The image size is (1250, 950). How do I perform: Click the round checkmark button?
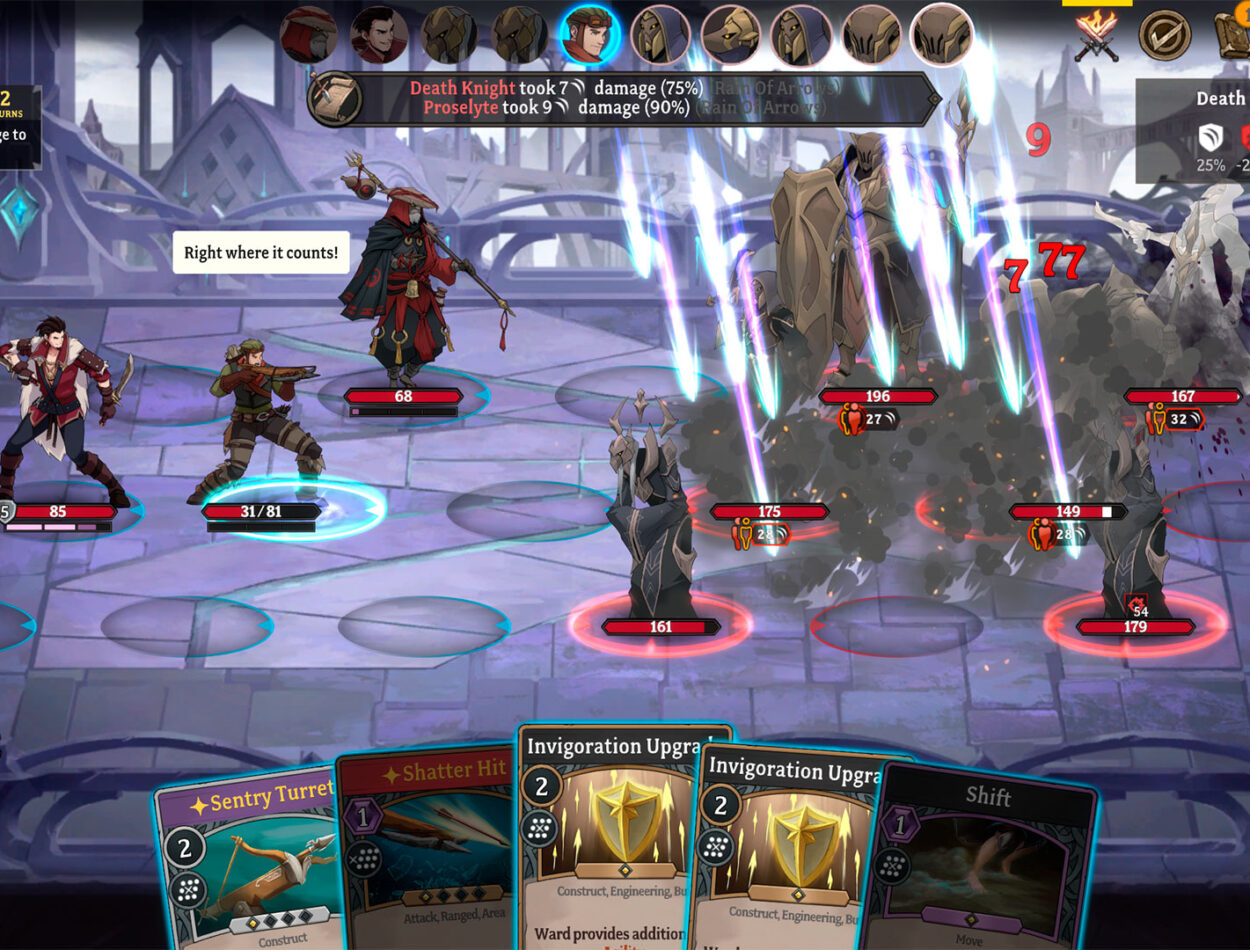(1165, 36)
